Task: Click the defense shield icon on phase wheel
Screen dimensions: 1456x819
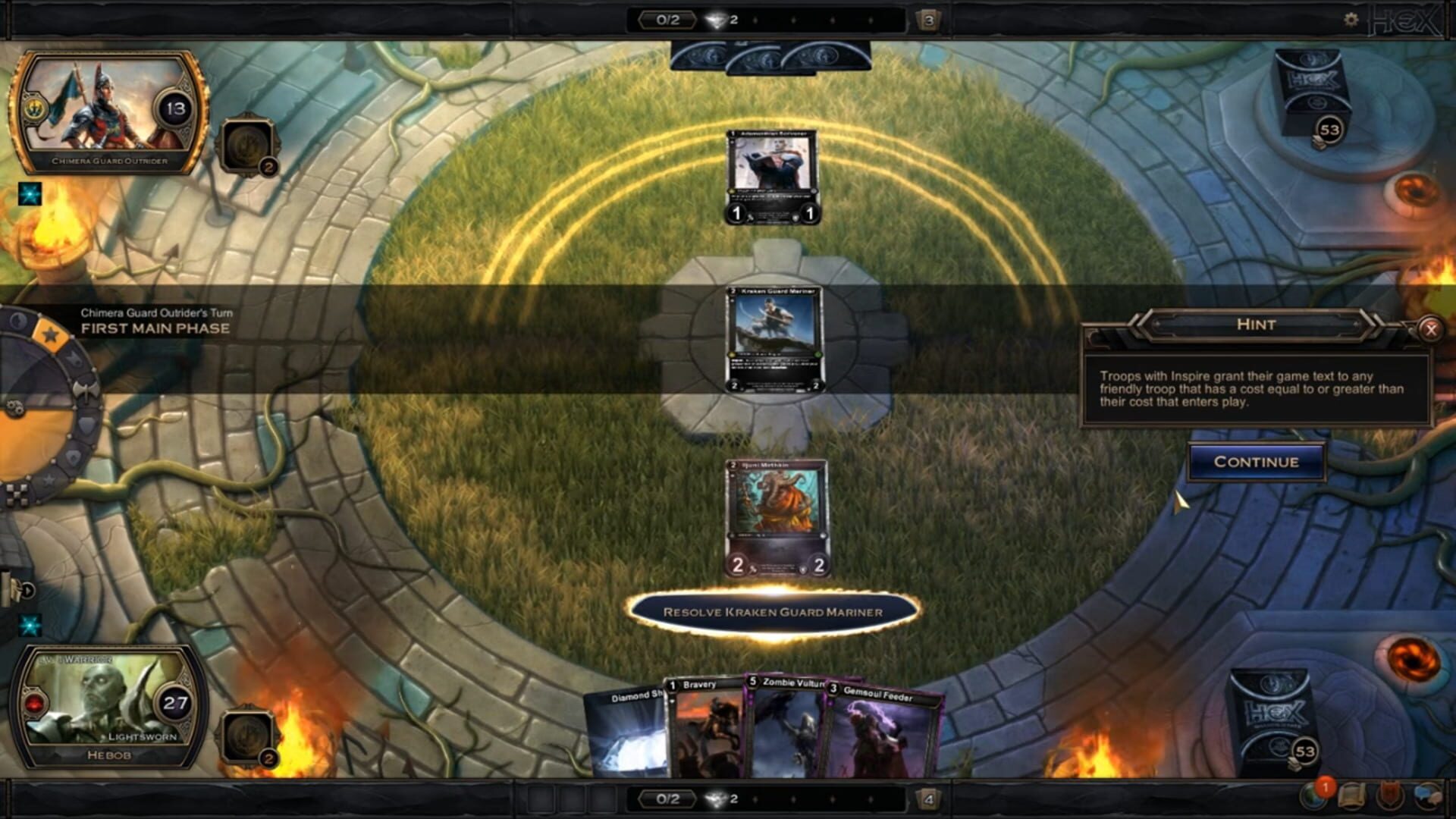Action: click(88, 425)
